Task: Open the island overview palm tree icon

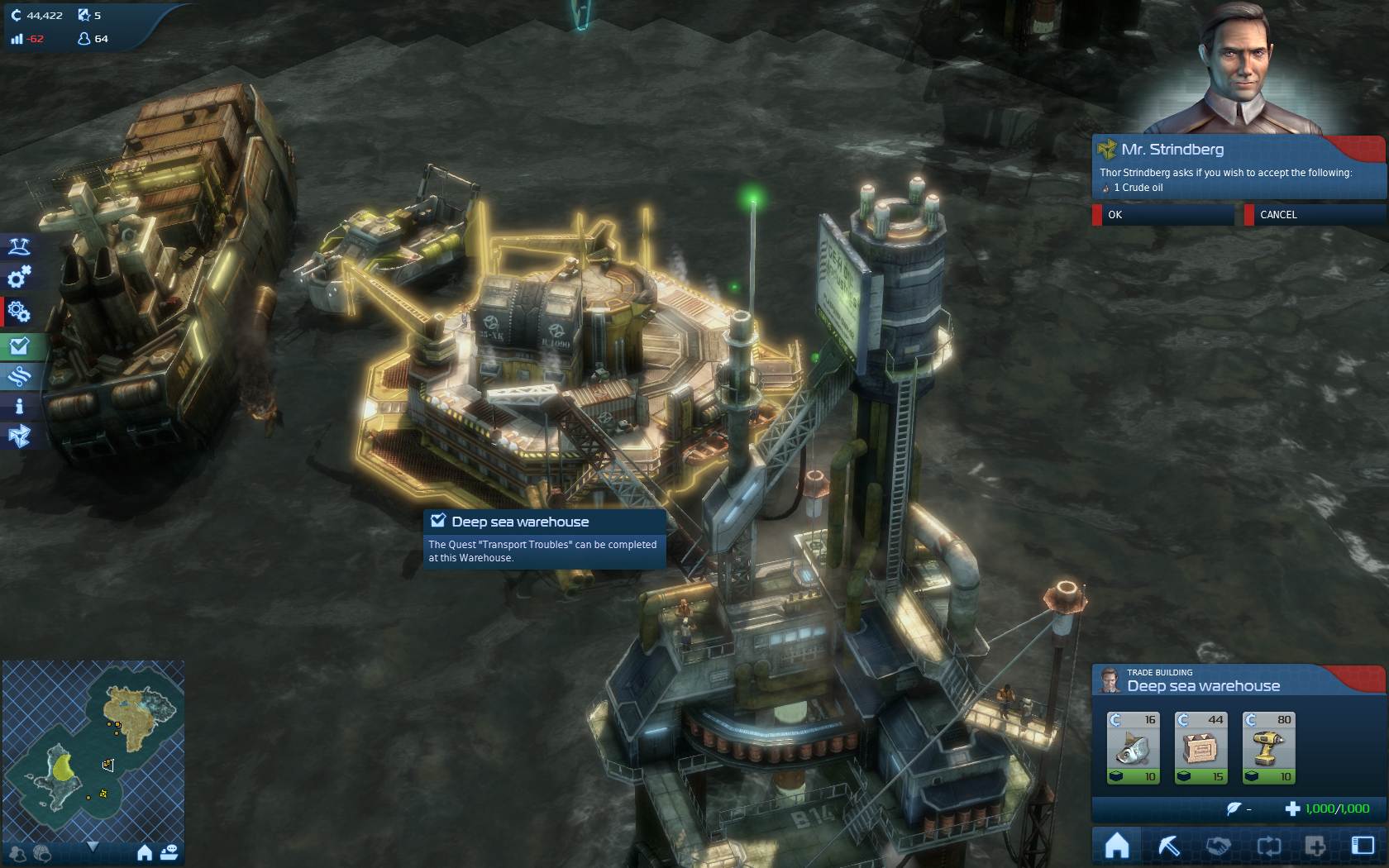Action: pyautogui.click(x=19, y=246)
